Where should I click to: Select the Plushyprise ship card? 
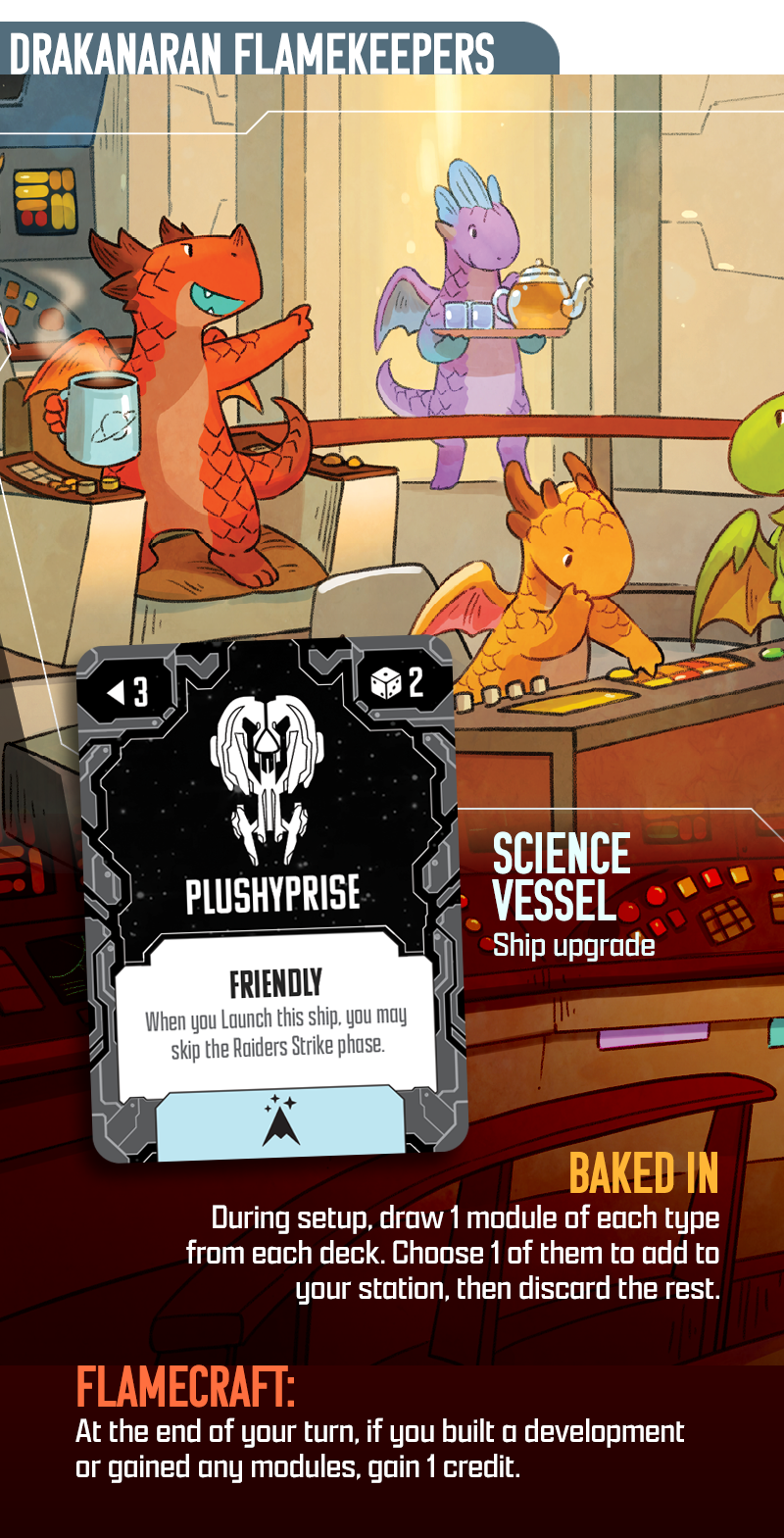[x=271, y=897]
